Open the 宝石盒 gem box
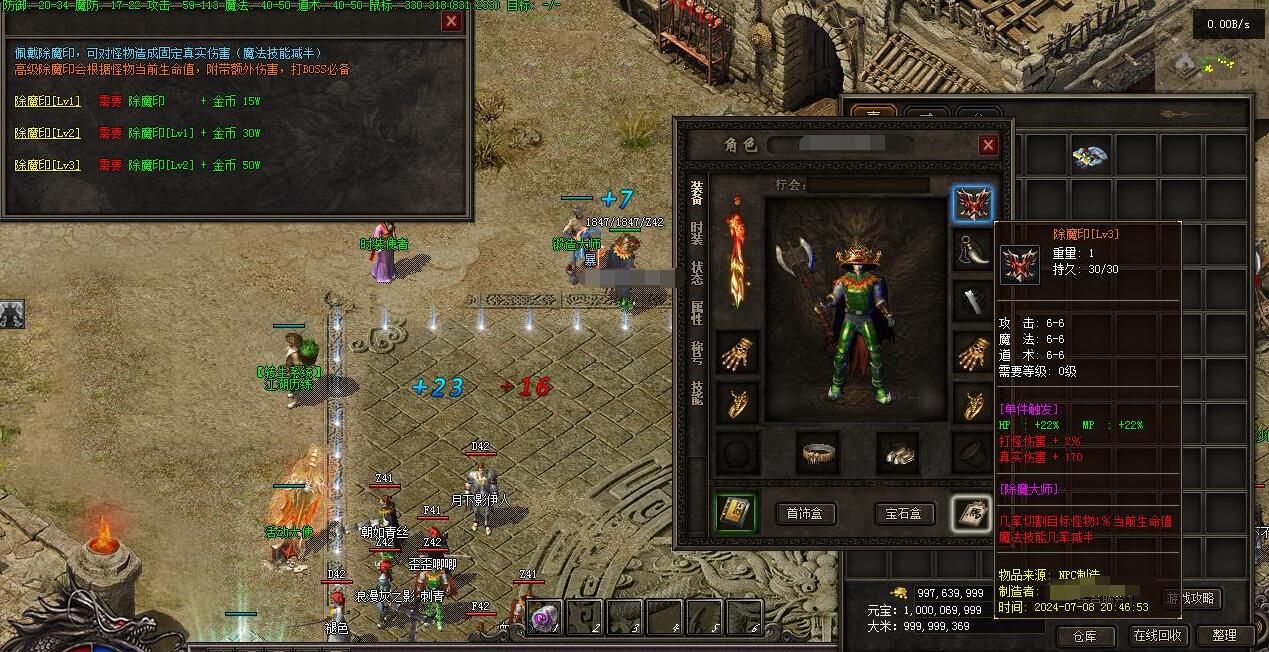 [x=904, y=514]
